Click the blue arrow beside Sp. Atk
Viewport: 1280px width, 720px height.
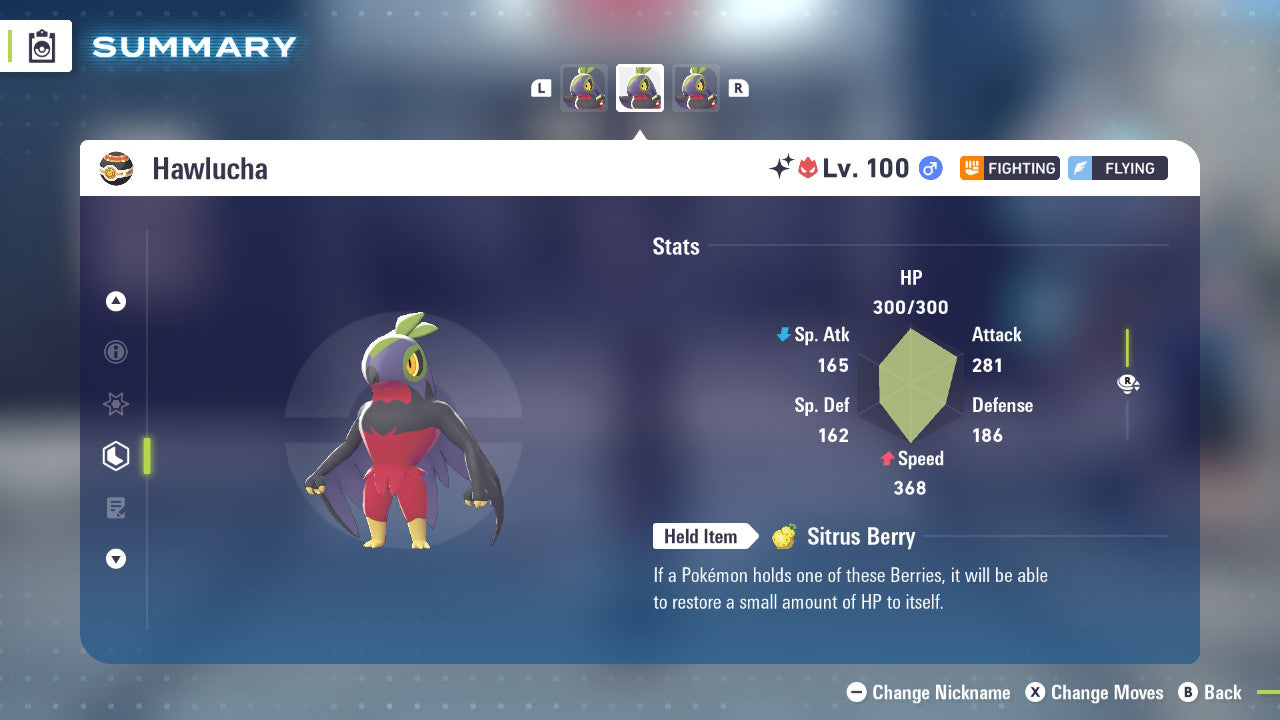[781, 335]
